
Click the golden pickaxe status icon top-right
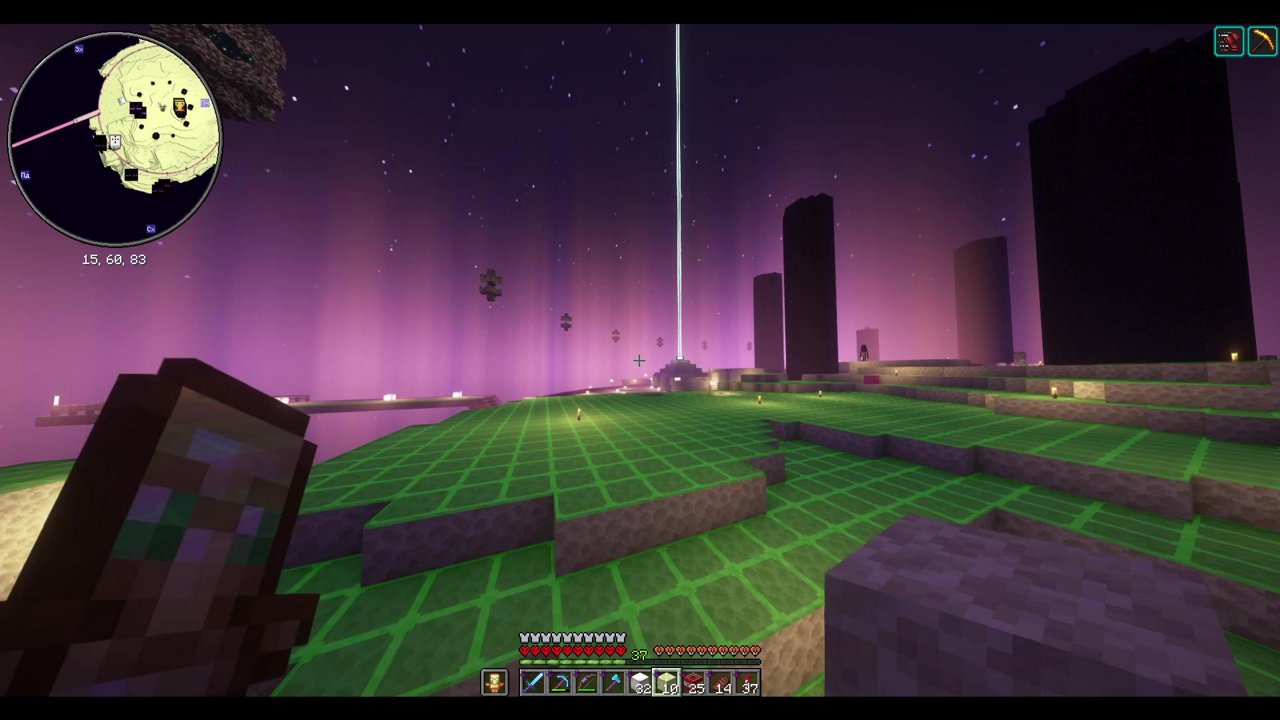pyautogui.click(x=1261, y=41)
